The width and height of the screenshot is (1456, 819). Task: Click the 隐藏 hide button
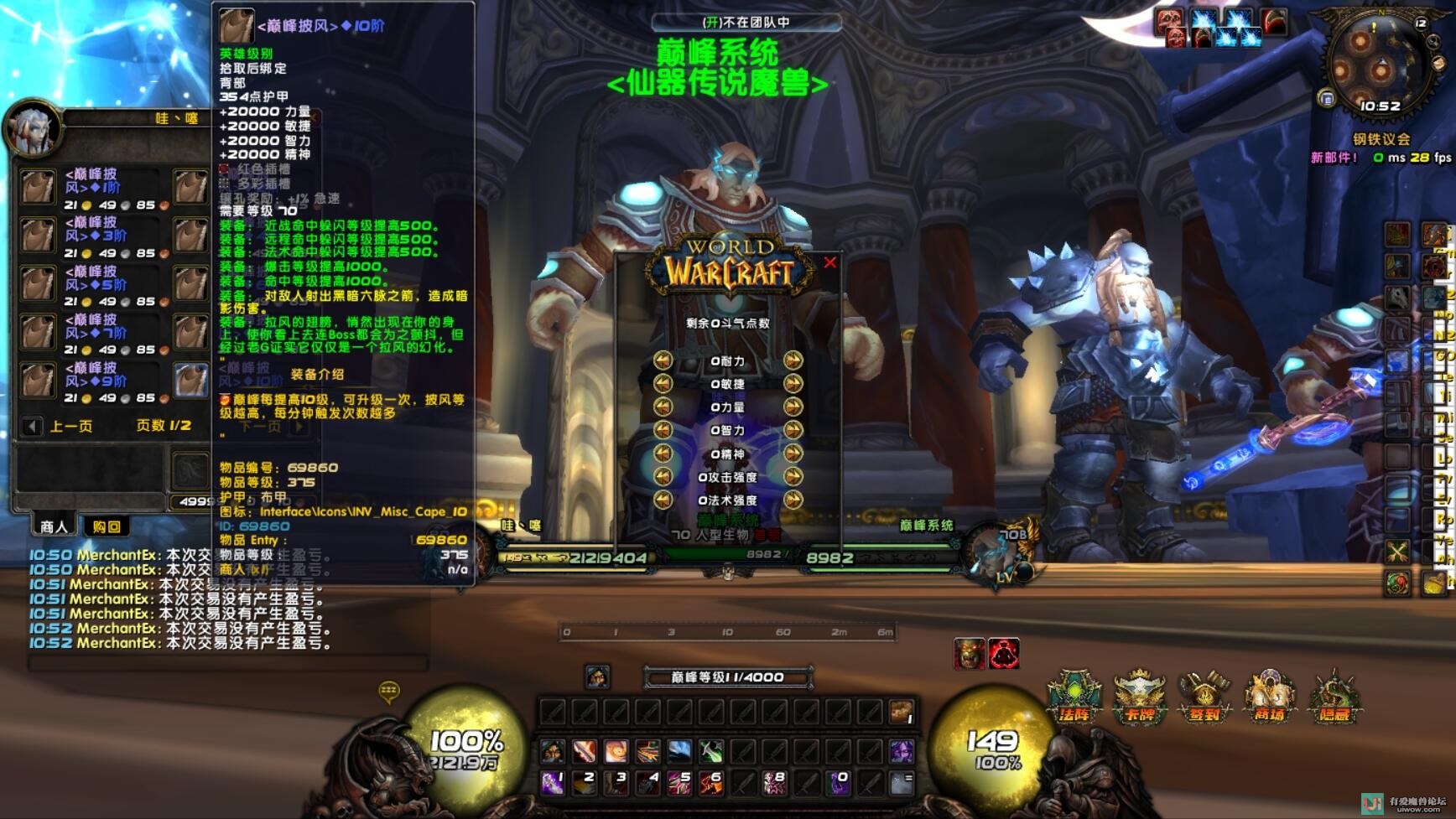click(1334, 697)
